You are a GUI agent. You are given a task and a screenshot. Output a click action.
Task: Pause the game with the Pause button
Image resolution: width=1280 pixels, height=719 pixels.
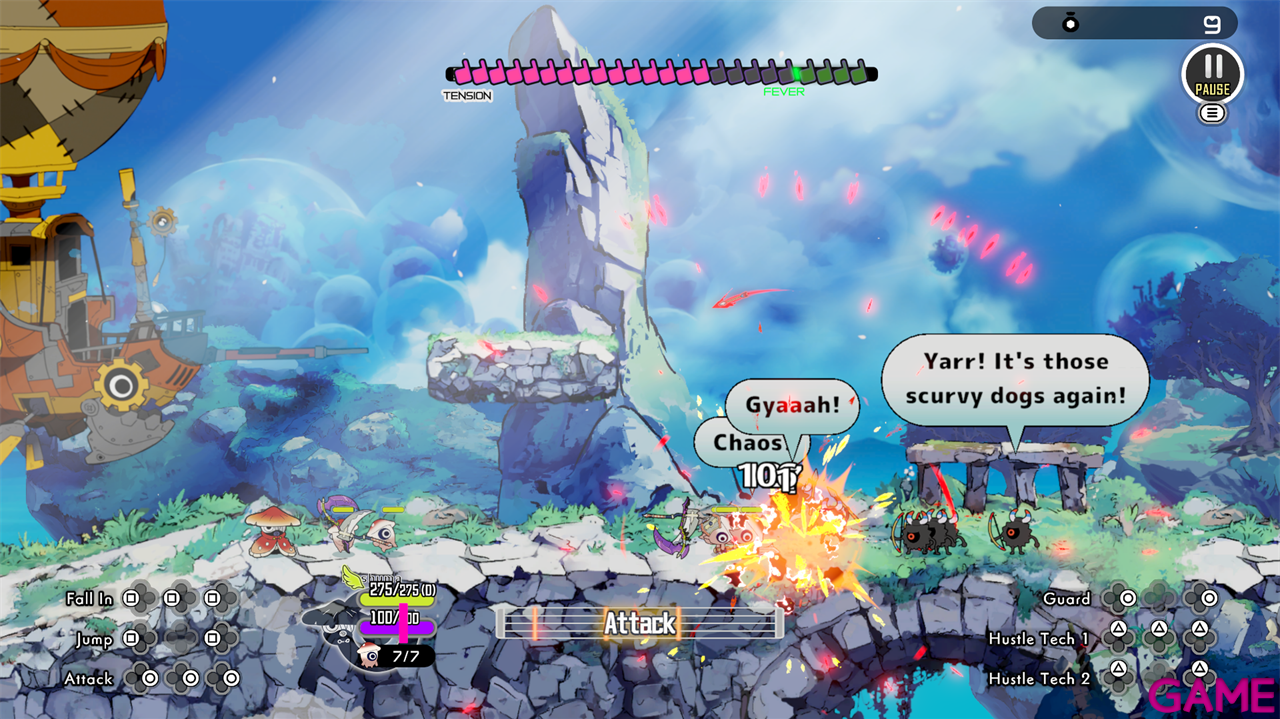click(x=1212, y=73)
